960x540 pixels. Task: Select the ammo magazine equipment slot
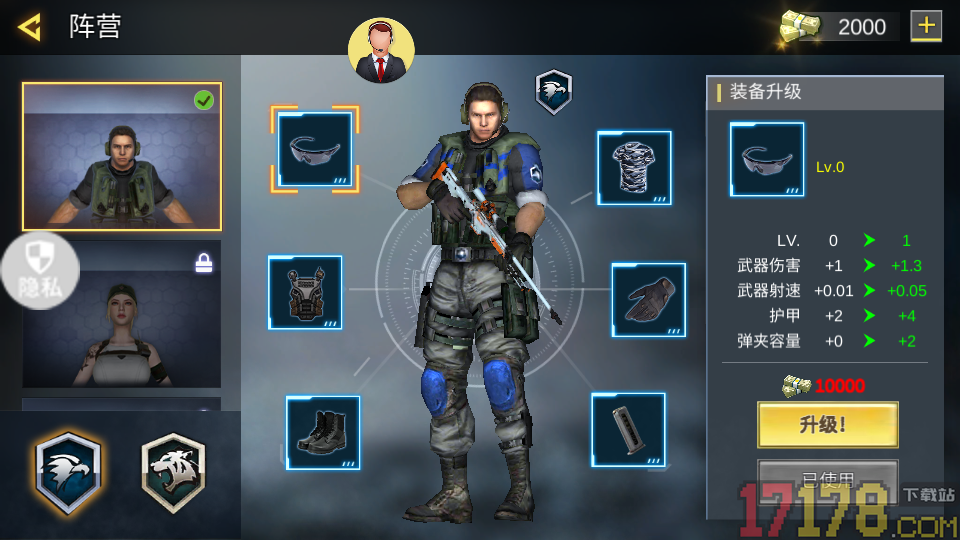(x=628, y=430)
